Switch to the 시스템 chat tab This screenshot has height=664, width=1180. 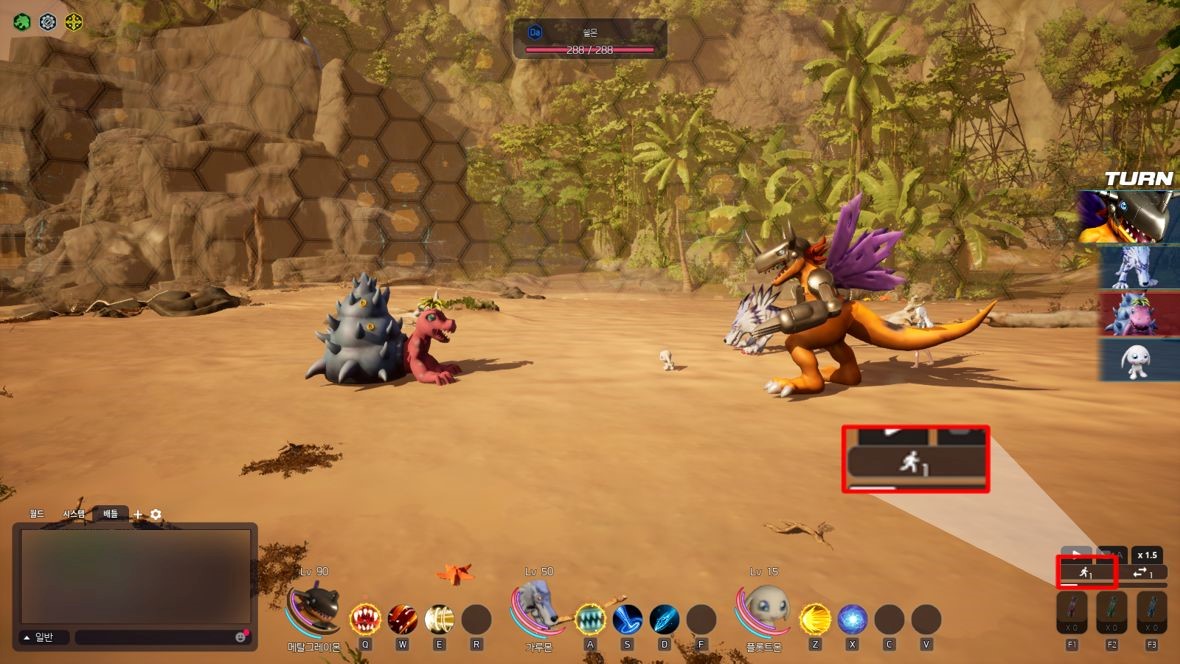pyautogui.click(x=74, y=514)
